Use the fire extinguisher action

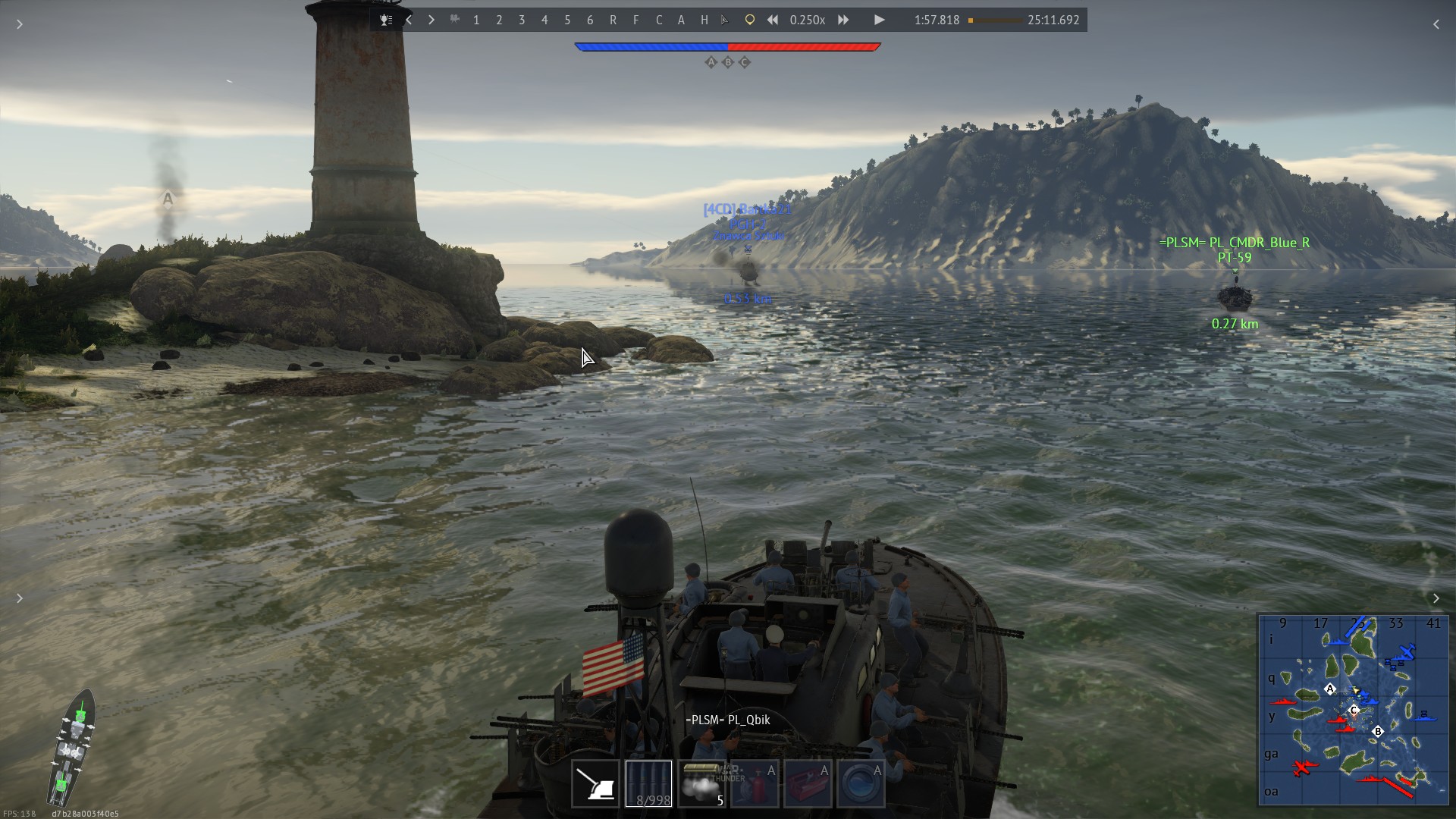(755, 784)
